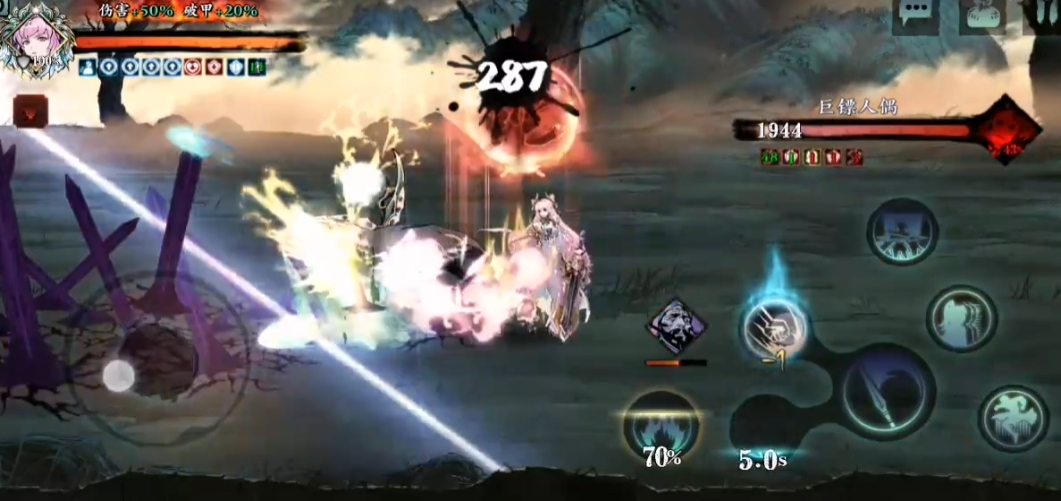Use the spear basic attack button
This screenshot has width=1061, height=501.
tap(886, 391)
